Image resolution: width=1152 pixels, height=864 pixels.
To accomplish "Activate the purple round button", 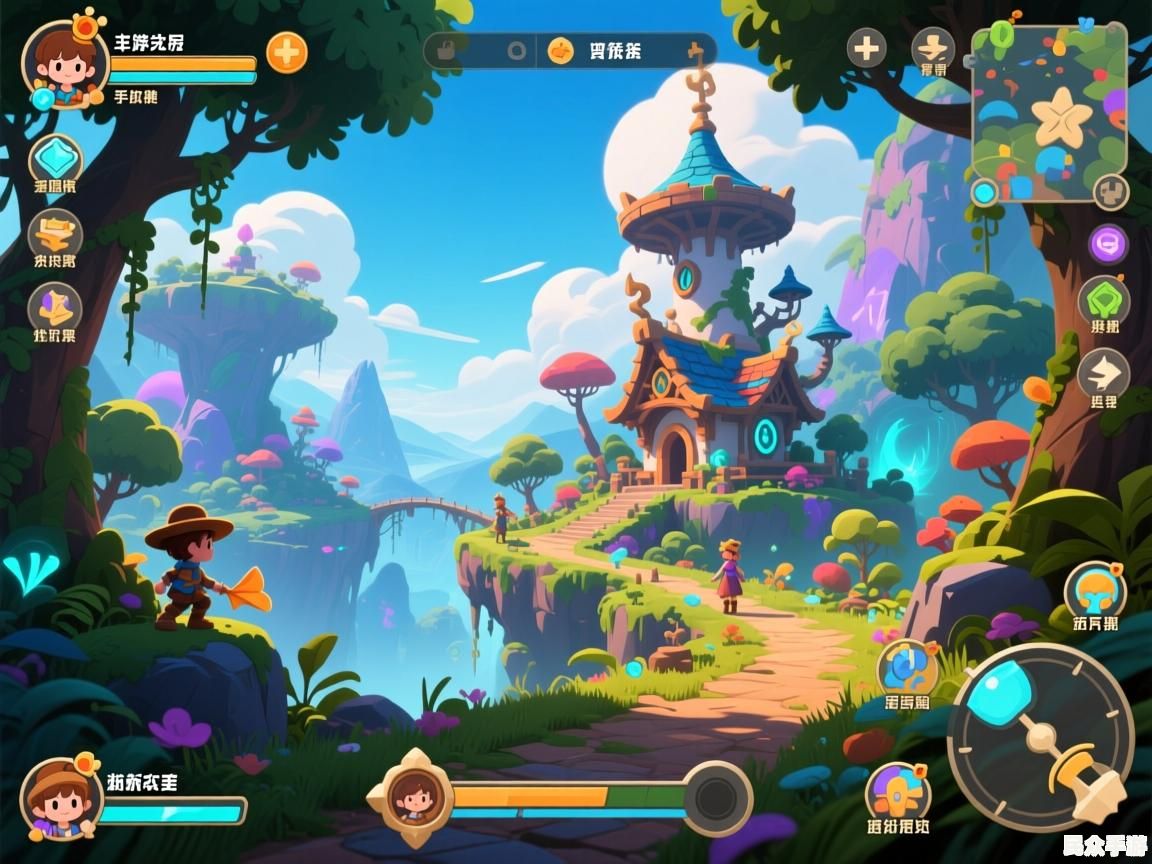I will tap(1108, 243).
